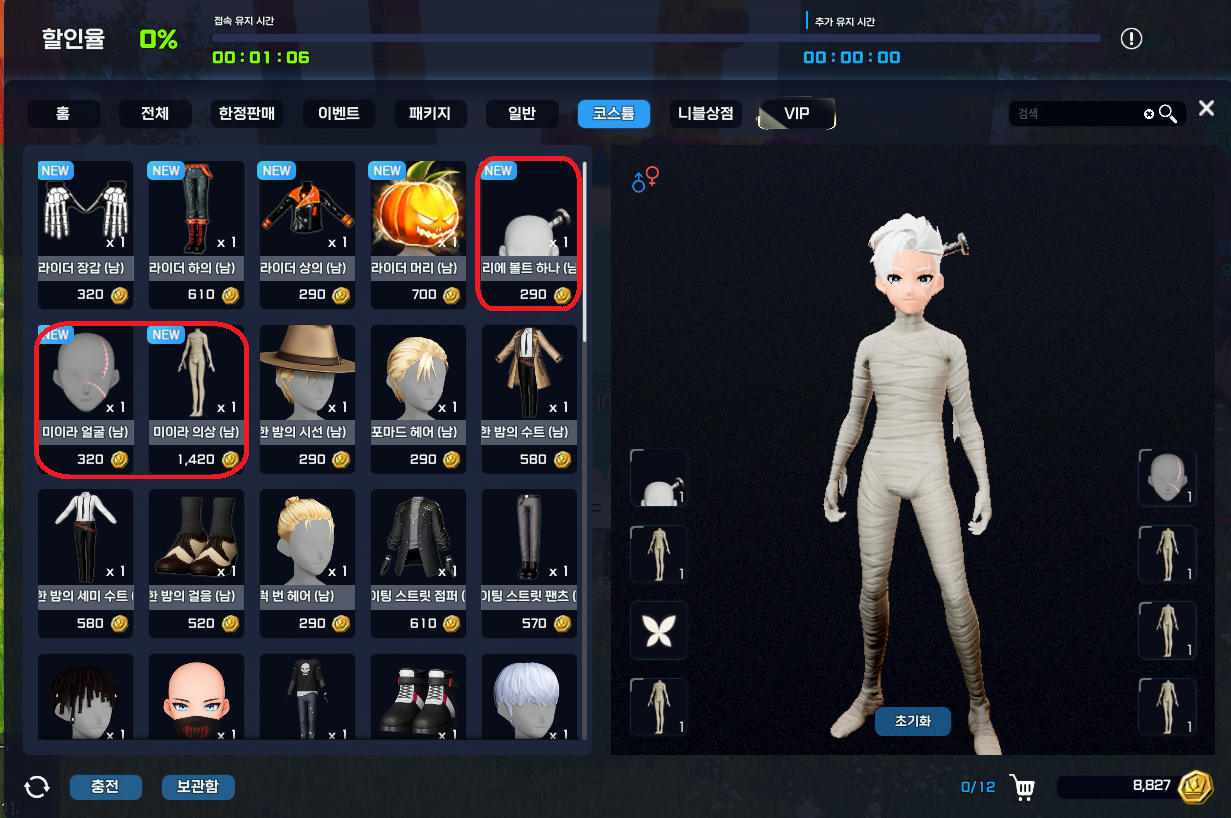Image resolution: width=1231 pixels, height=818 pixels.
Task: Select the 포마드 헤어 blonde hair item
Action: [x=418, y=398]
